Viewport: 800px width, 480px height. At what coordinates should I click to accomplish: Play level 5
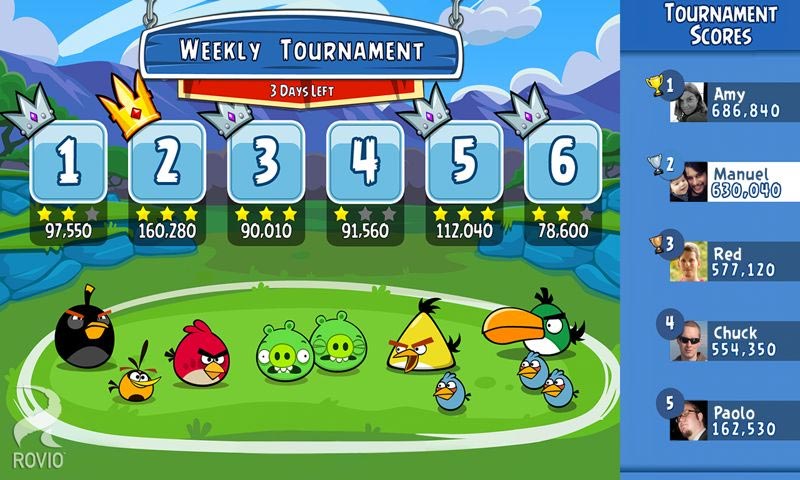click(x=463, y=163)
